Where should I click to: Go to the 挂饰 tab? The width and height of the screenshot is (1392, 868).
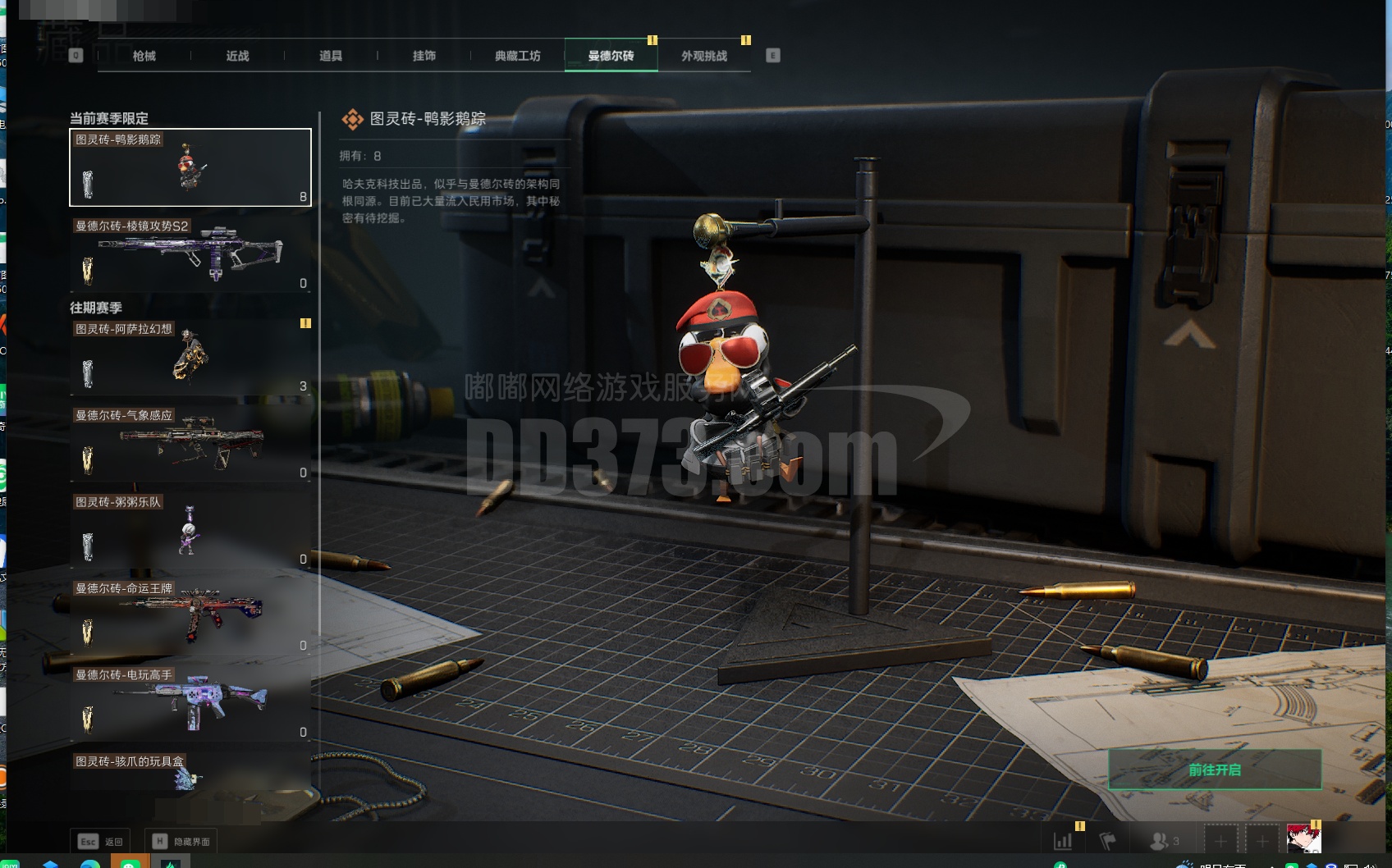pyautogui.click(x=424, y=56)
